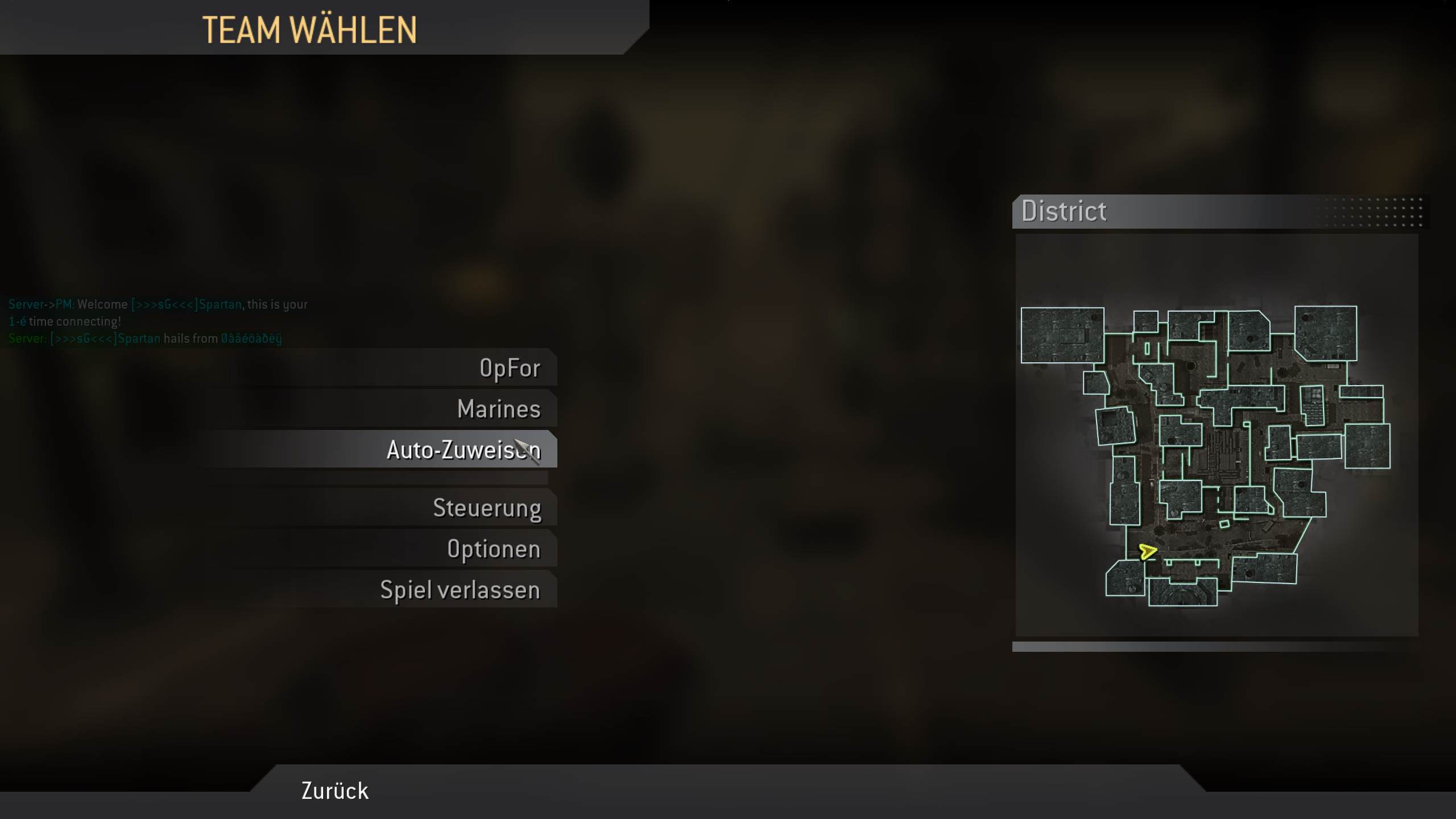Image resolution: width=1456 pixels, height=819 pixels.
Task: Join the Marines team
Action: coord(499,408)
